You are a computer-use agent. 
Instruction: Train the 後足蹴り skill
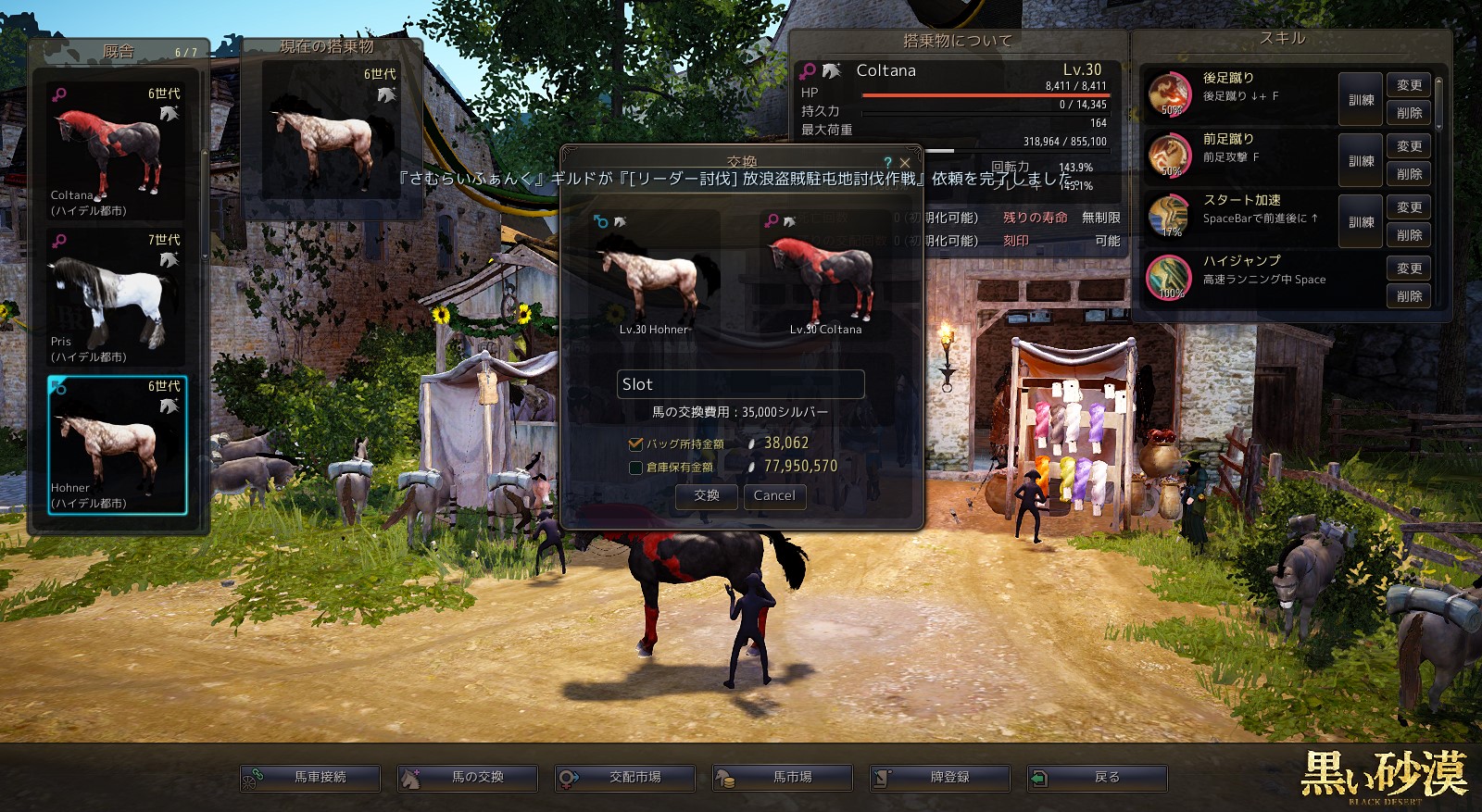tap(1361, 100)
